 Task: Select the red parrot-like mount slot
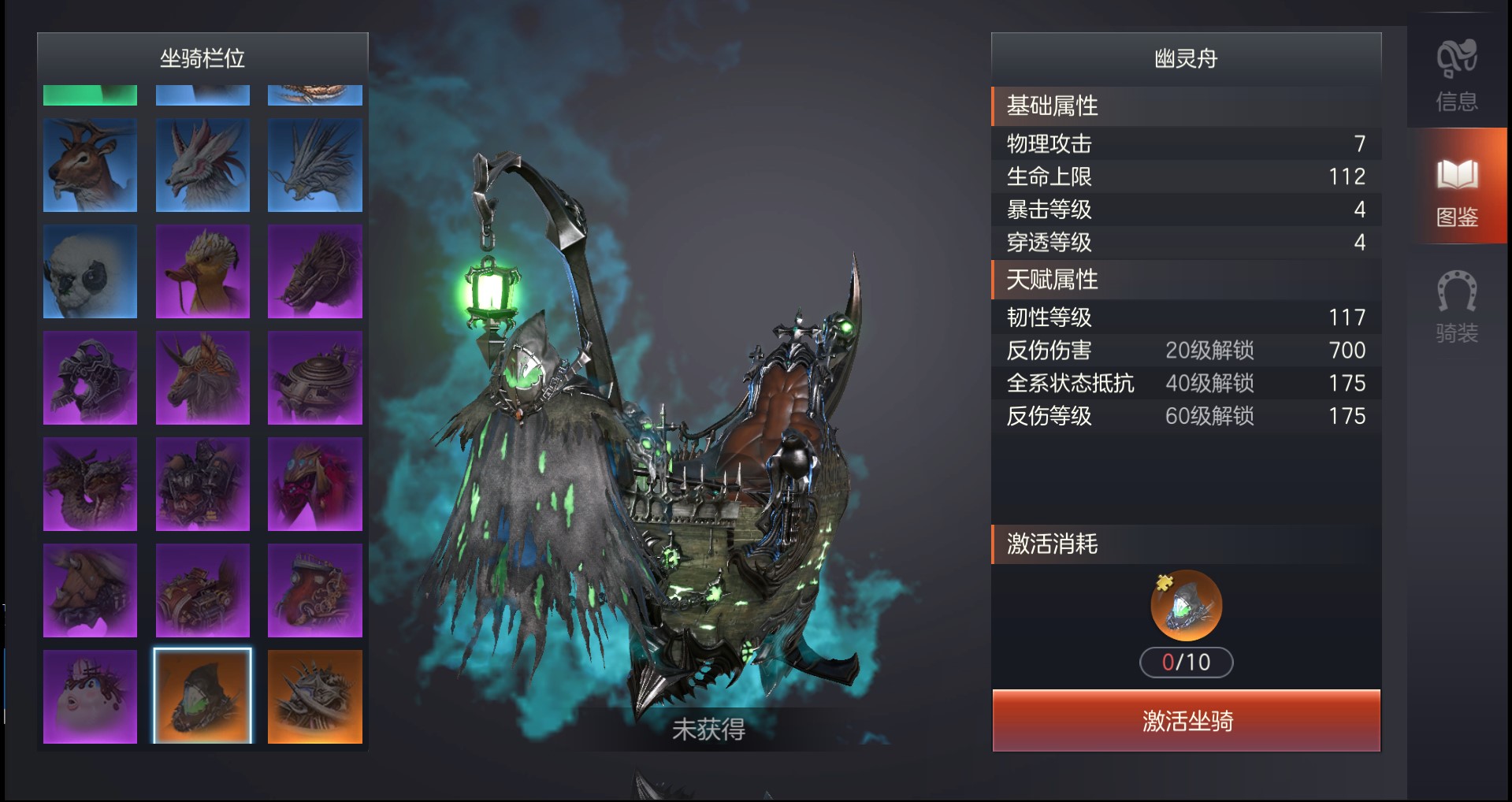[315, 485]
